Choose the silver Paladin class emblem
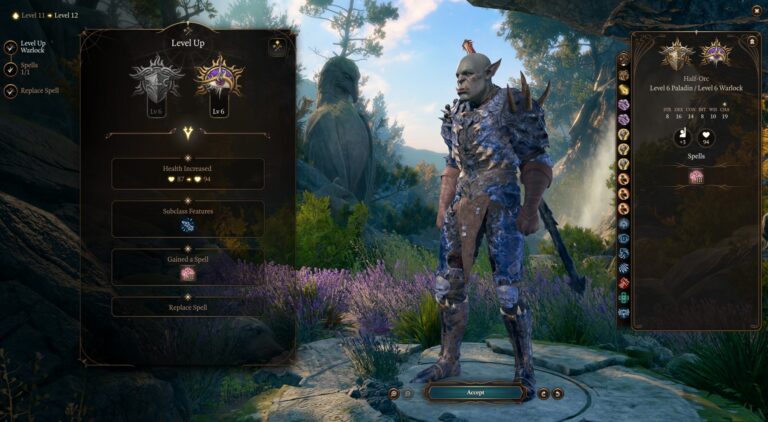This screenshot has height=422, width=768. tap(158, 81)
